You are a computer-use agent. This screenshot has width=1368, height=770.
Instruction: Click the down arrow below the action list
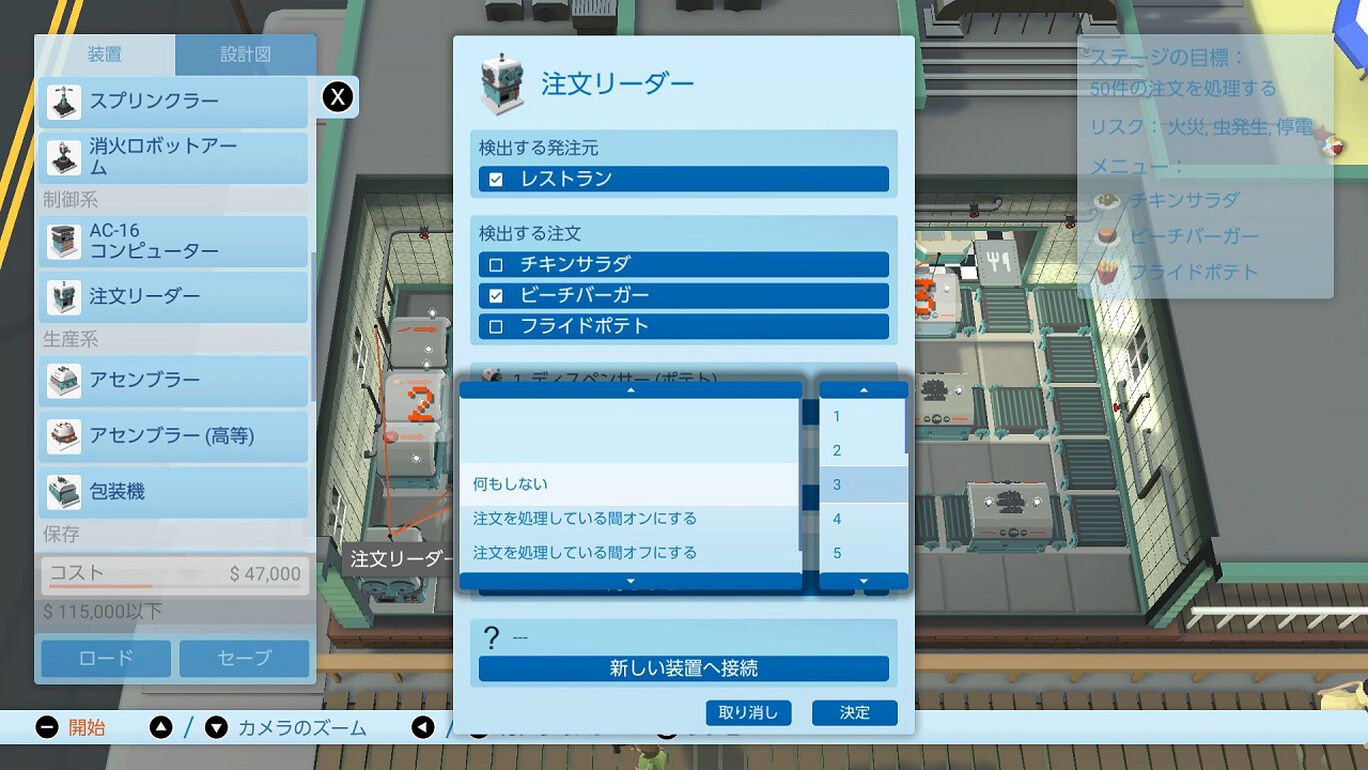[x=630, y=580]
